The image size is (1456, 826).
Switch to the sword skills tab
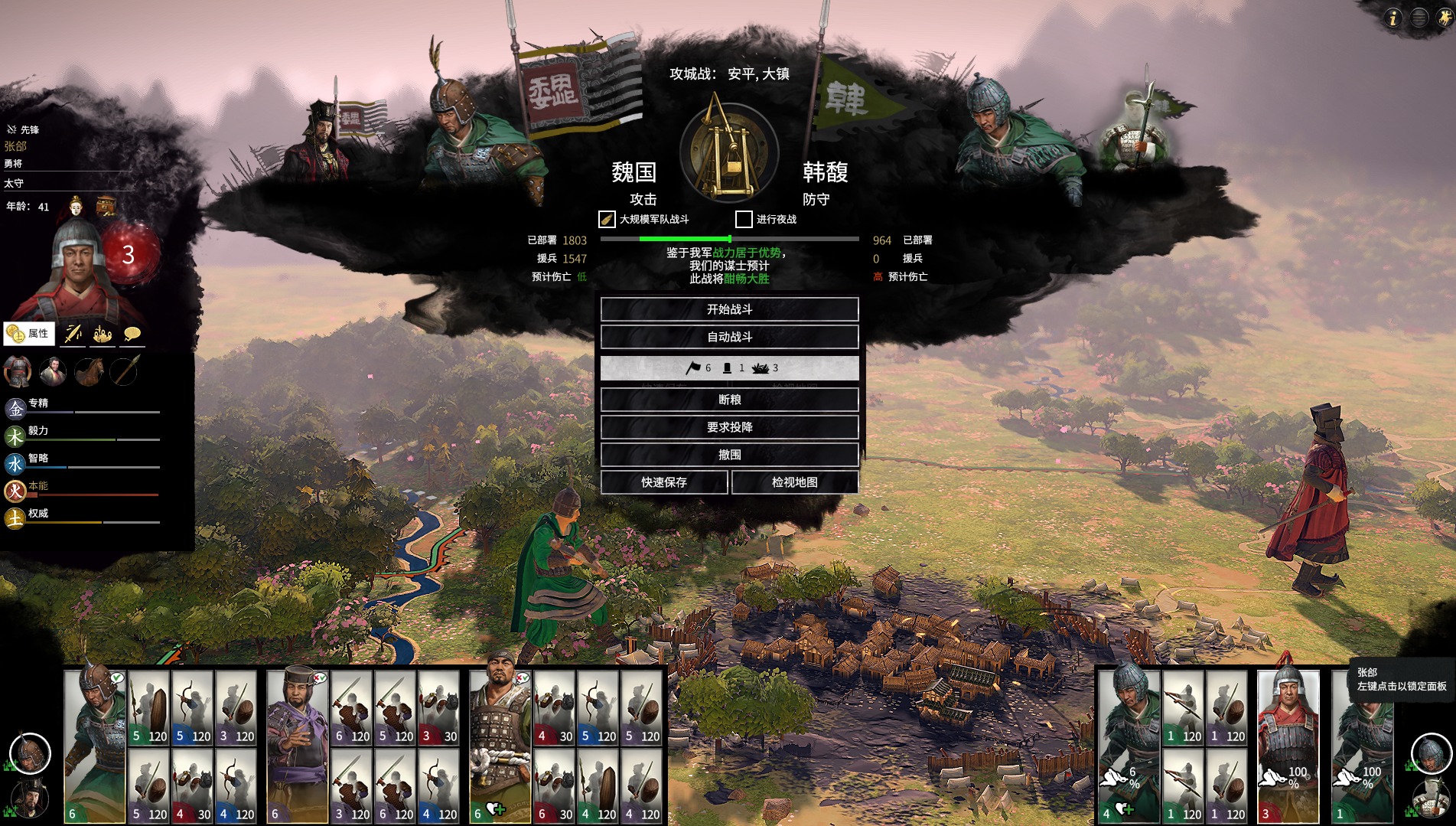coord(73,334)
